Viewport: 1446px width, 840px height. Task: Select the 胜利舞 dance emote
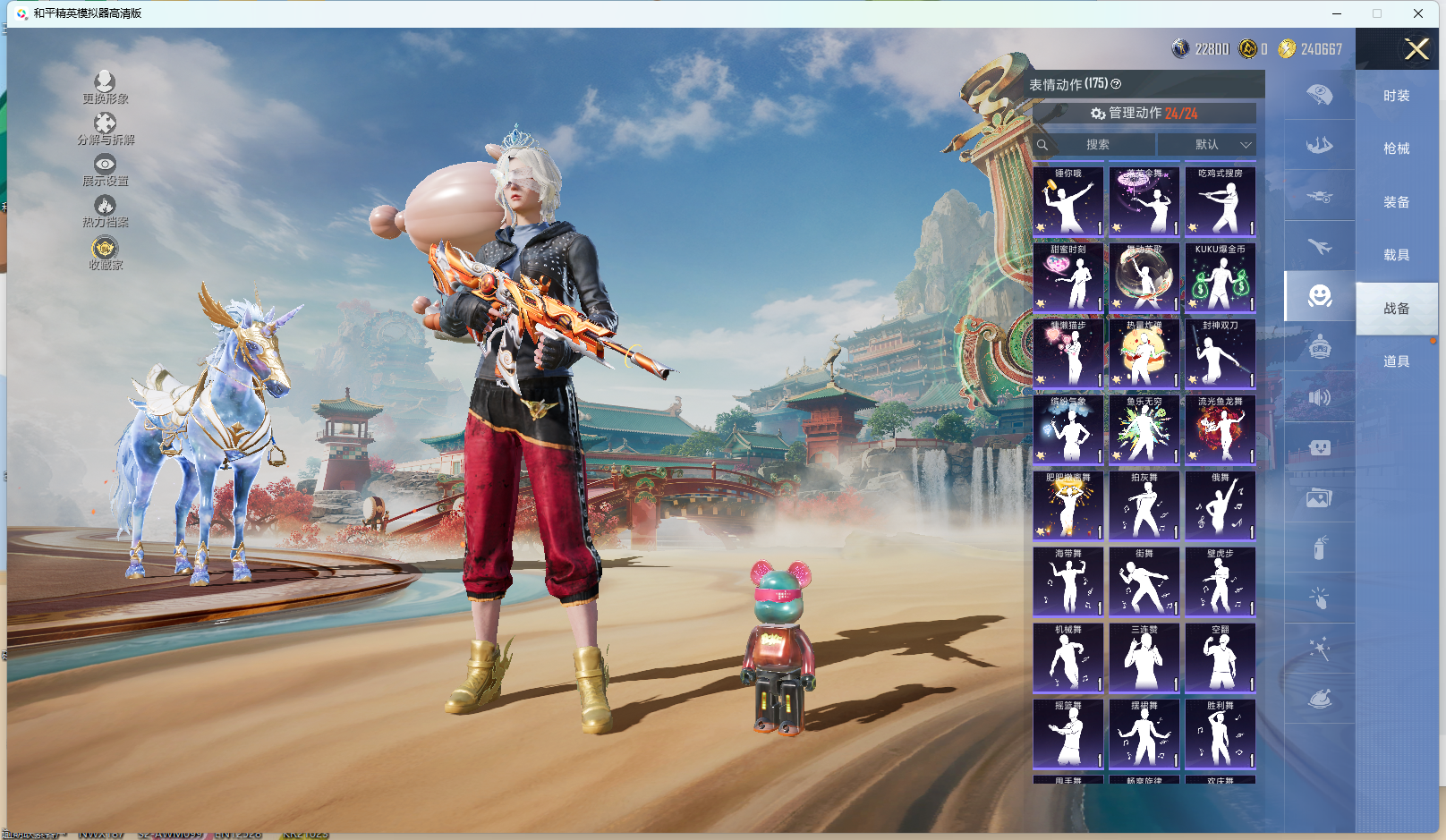(1220, 734)
